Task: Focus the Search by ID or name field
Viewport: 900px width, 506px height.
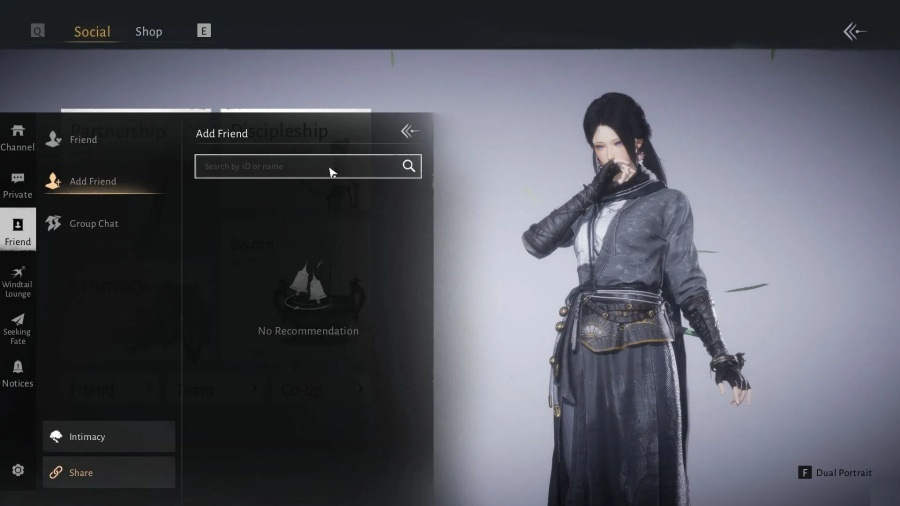Action: [296, 166]
